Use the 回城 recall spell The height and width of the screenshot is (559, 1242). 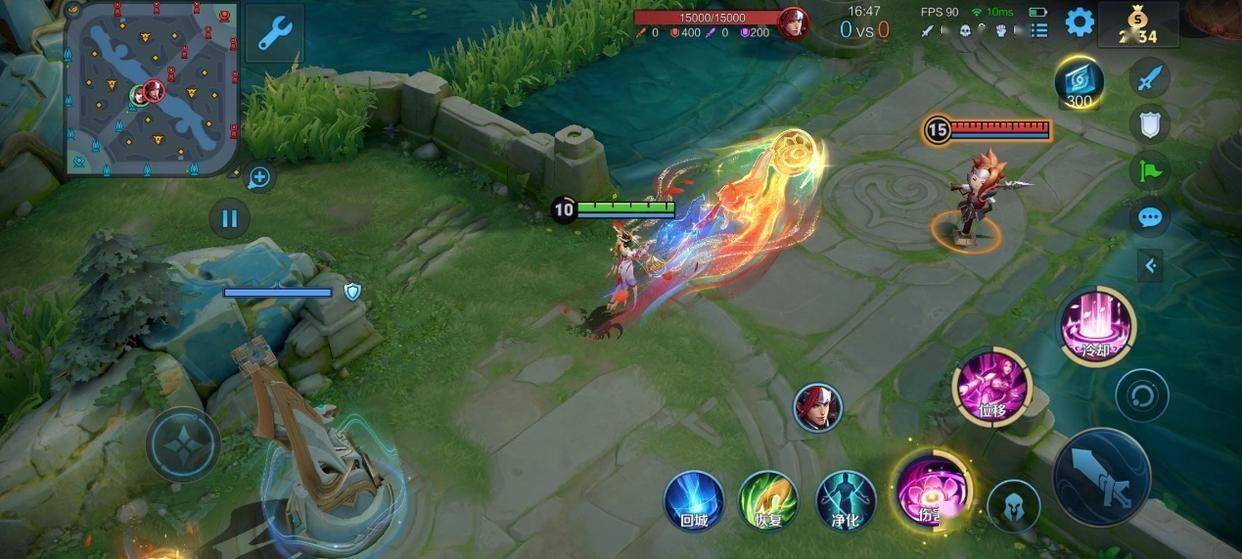[x=694, y=501]
